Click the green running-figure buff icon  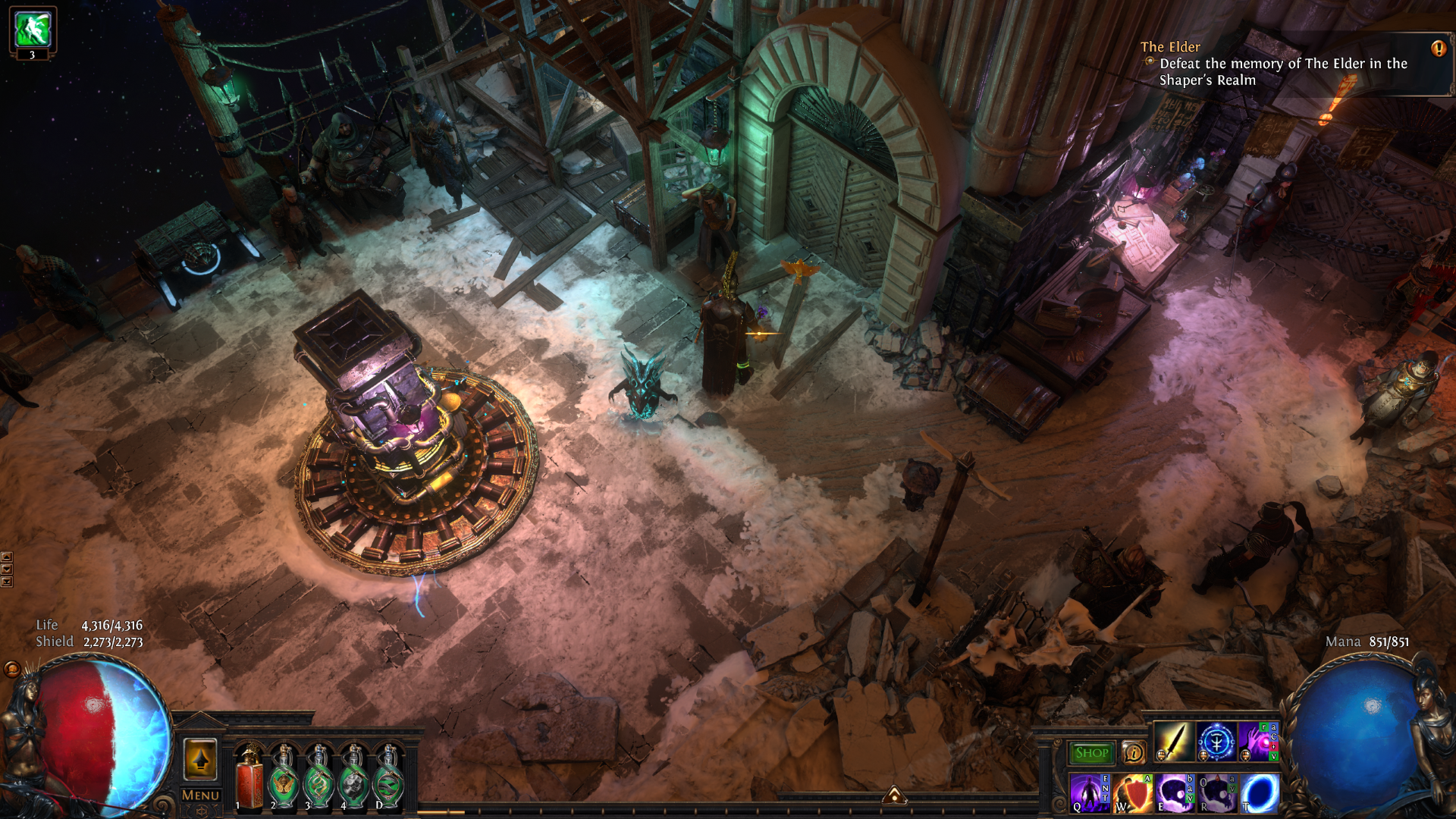coord(33,29)
